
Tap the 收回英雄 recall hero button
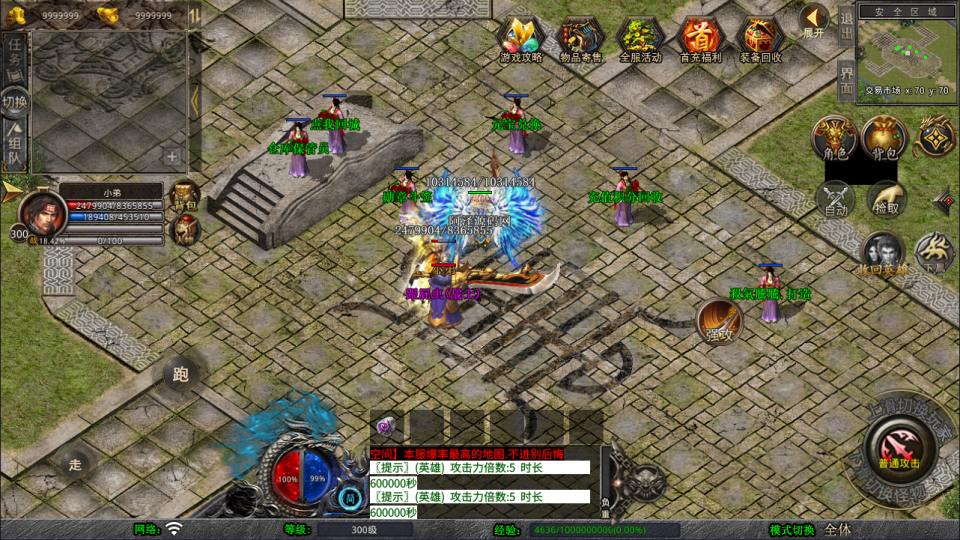coord(884,253)
